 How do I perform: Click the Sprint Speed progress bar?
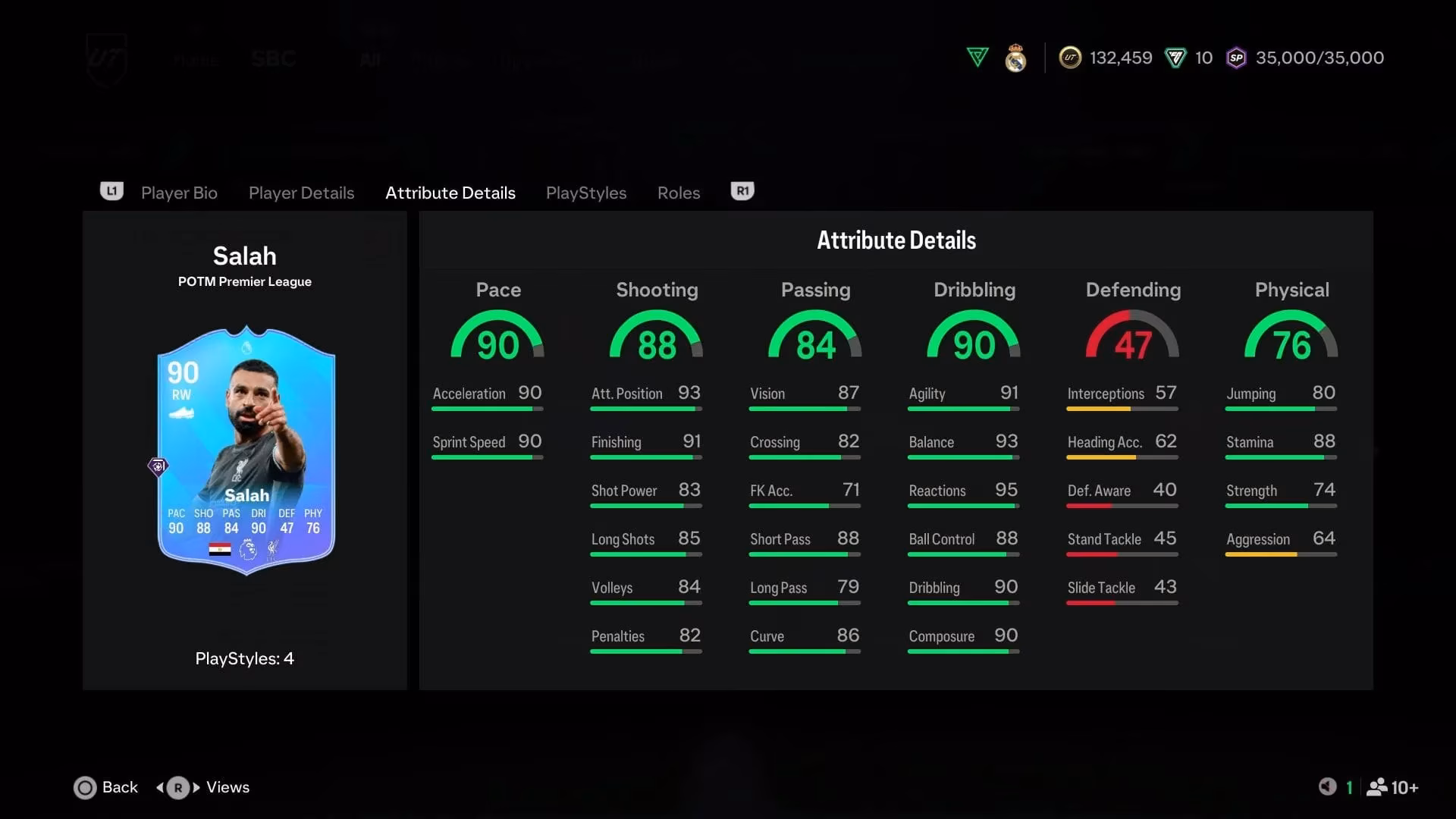(x=487, y=457)
